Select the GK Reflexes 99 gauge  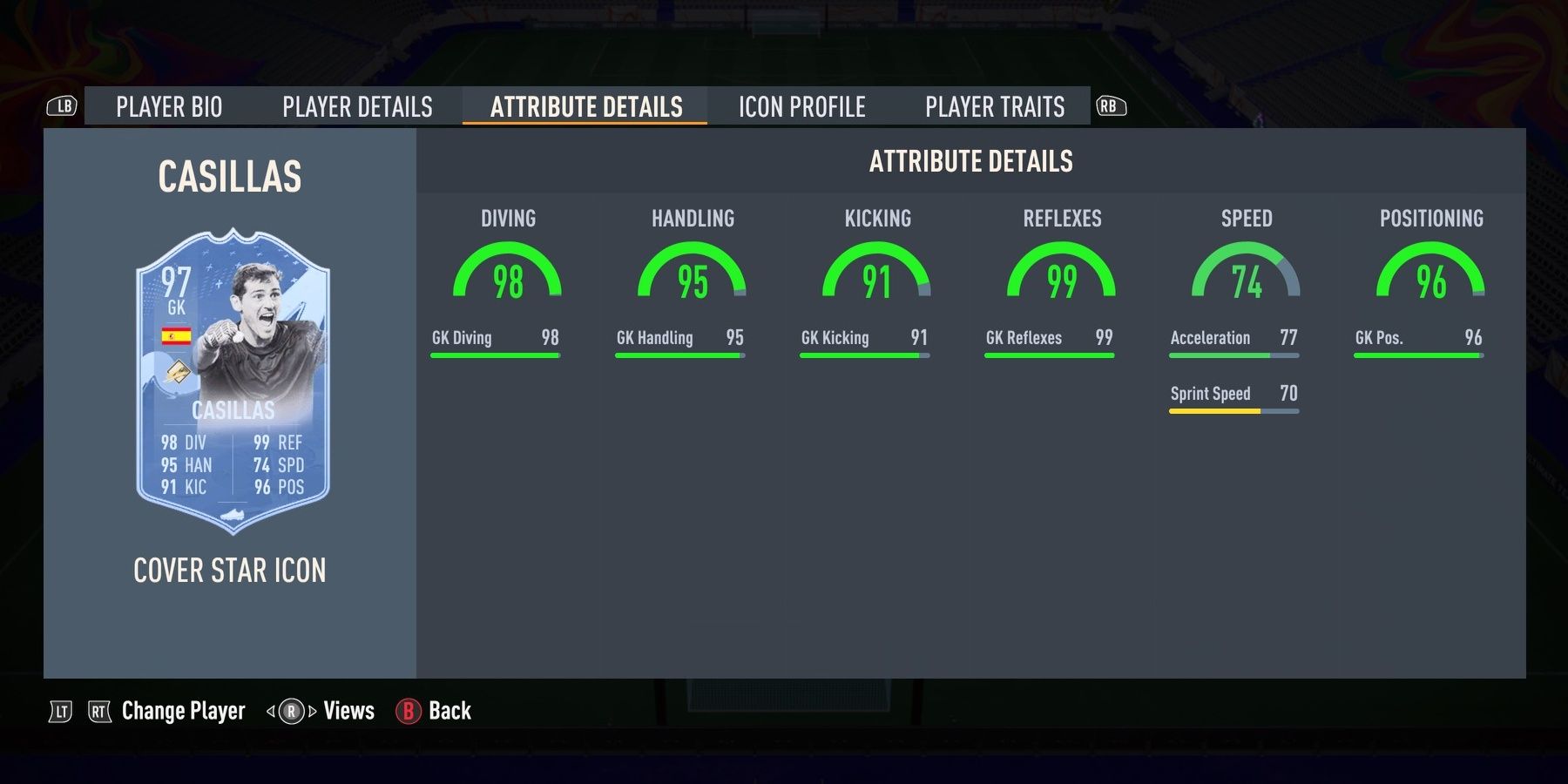pos(1062,274)
